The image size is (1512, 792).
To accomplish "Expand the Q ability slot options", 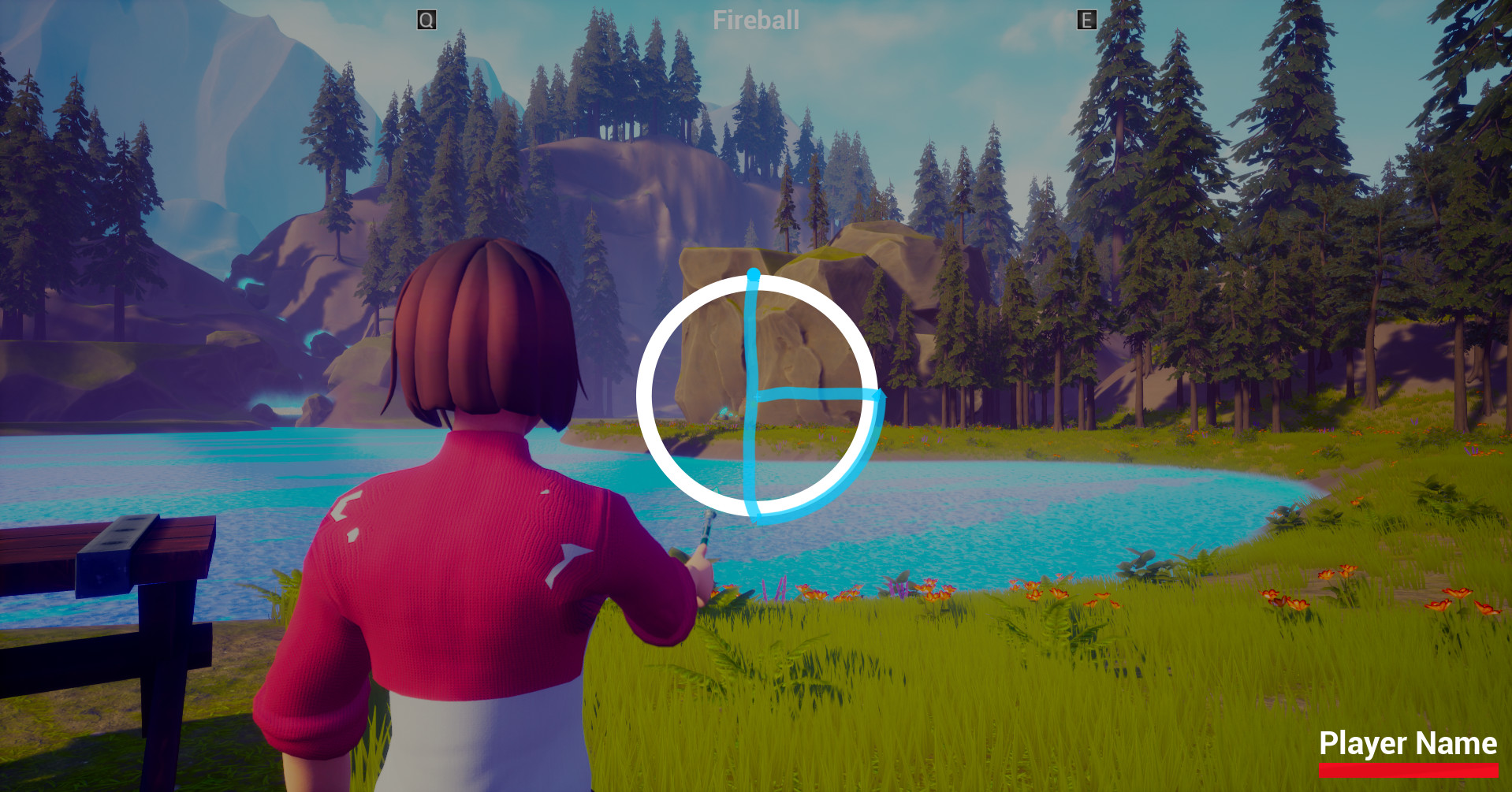I will coord(426,20).
